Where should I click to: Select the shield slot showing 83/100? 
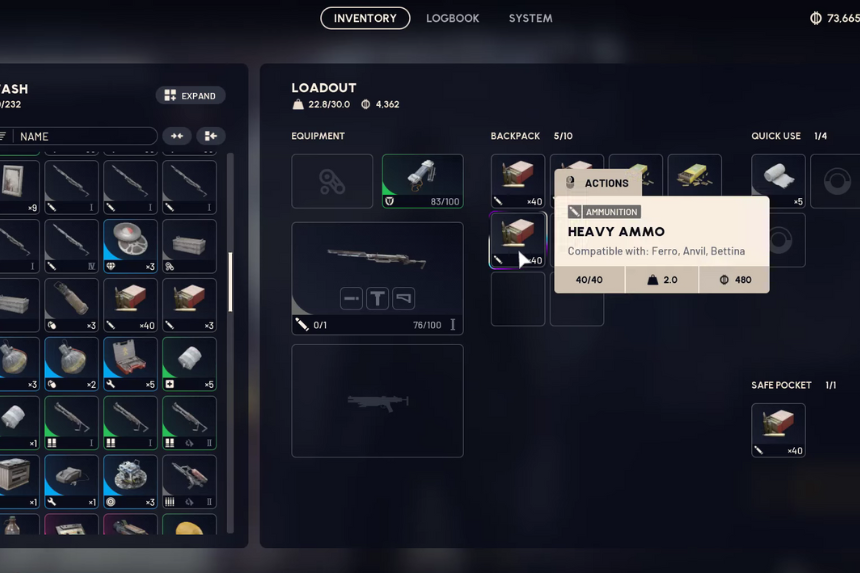tap(422, 181)
